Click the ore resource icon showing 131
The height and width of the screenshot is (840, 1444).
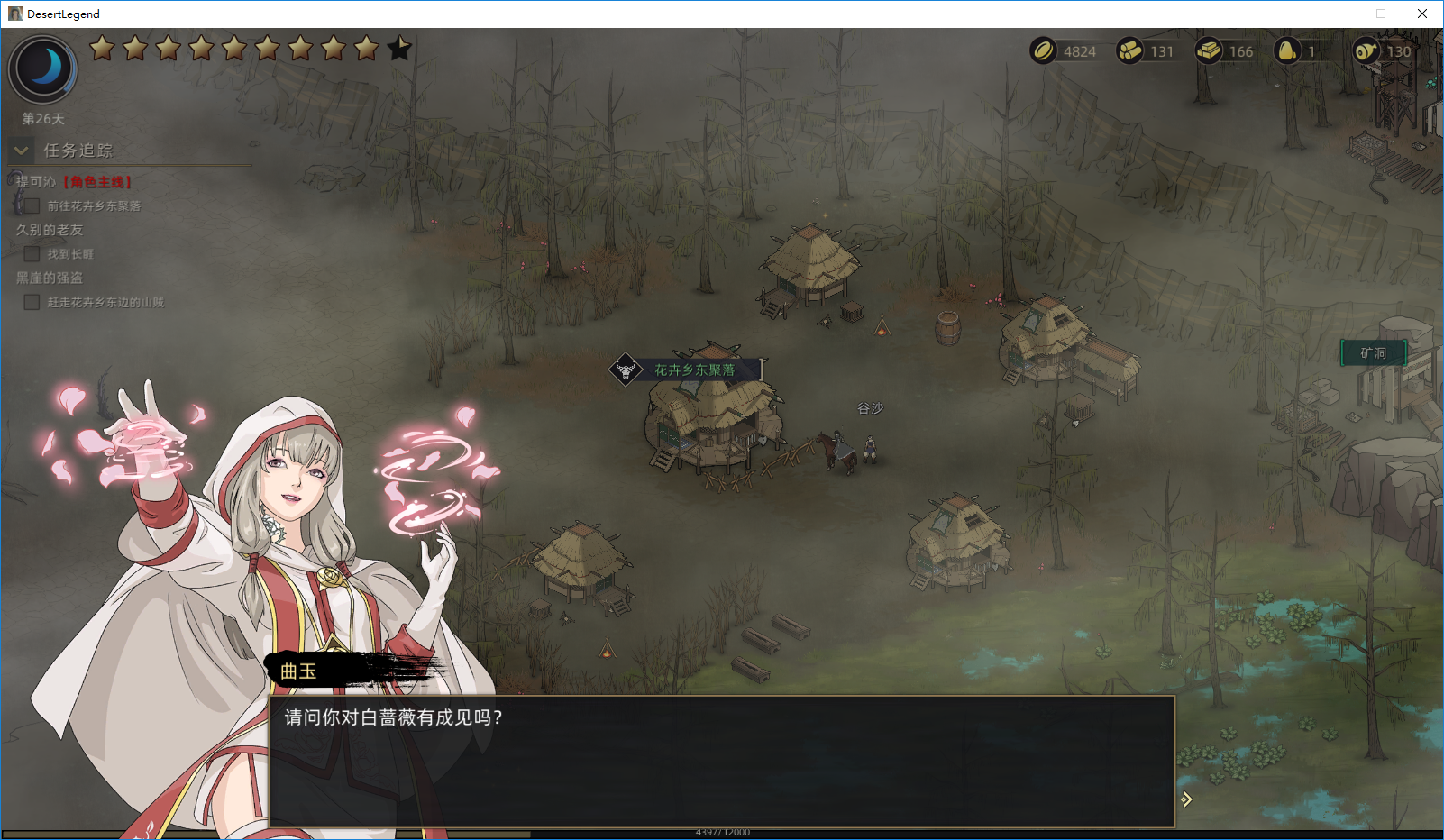point(1129,51)
